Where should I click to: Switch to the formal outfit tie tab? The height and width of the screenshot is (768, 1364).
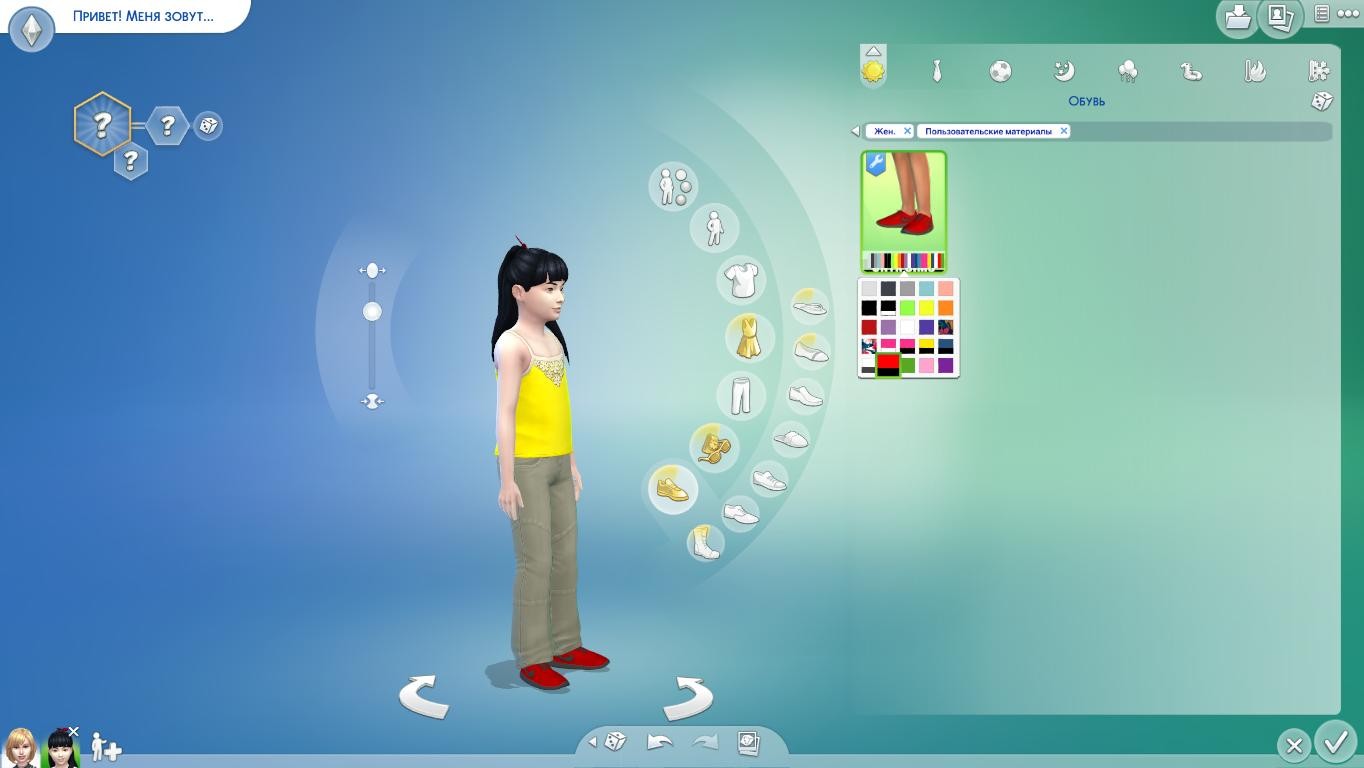point(937,71)
